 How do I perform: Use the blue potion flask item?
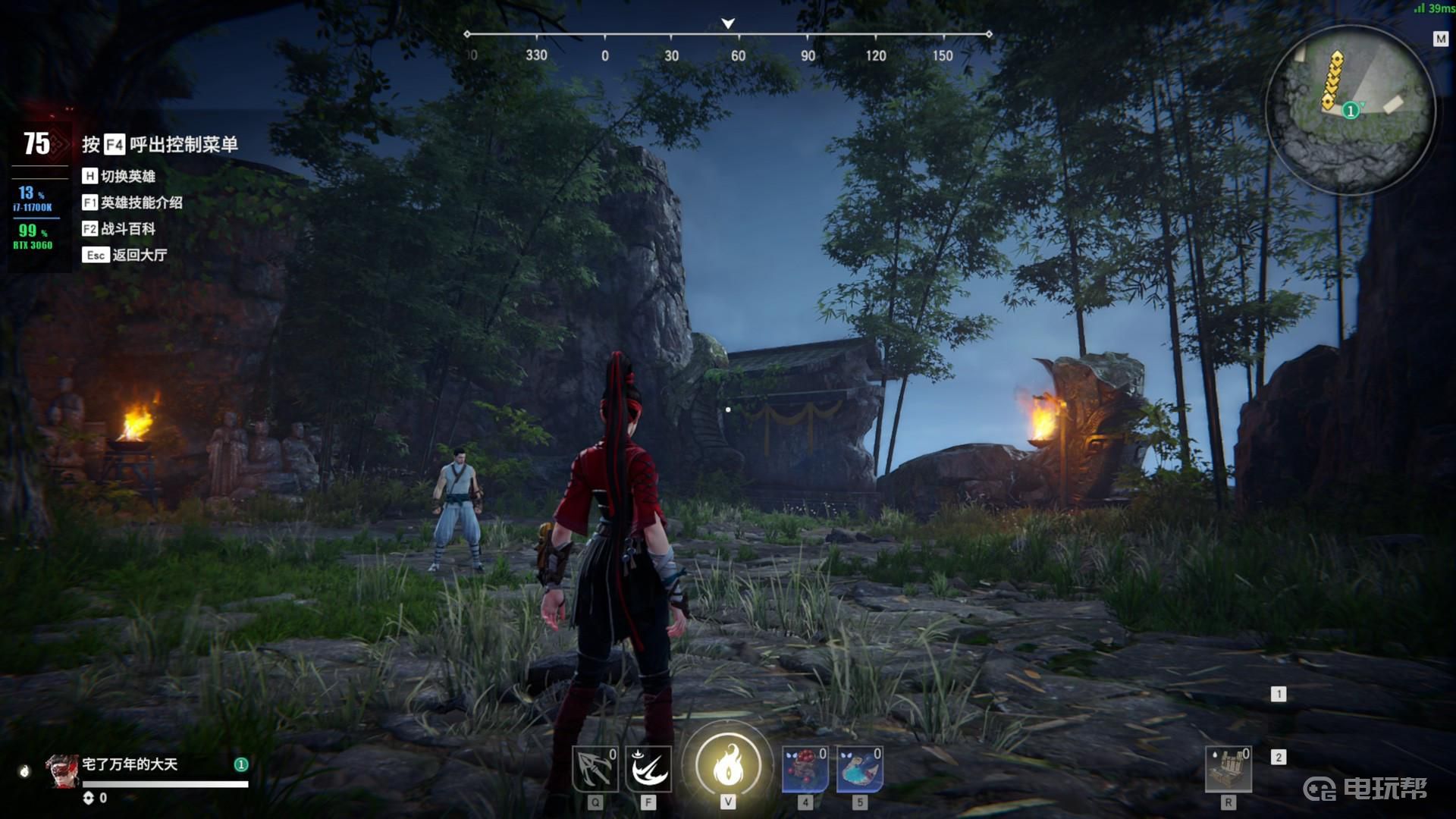pos(859,769)
